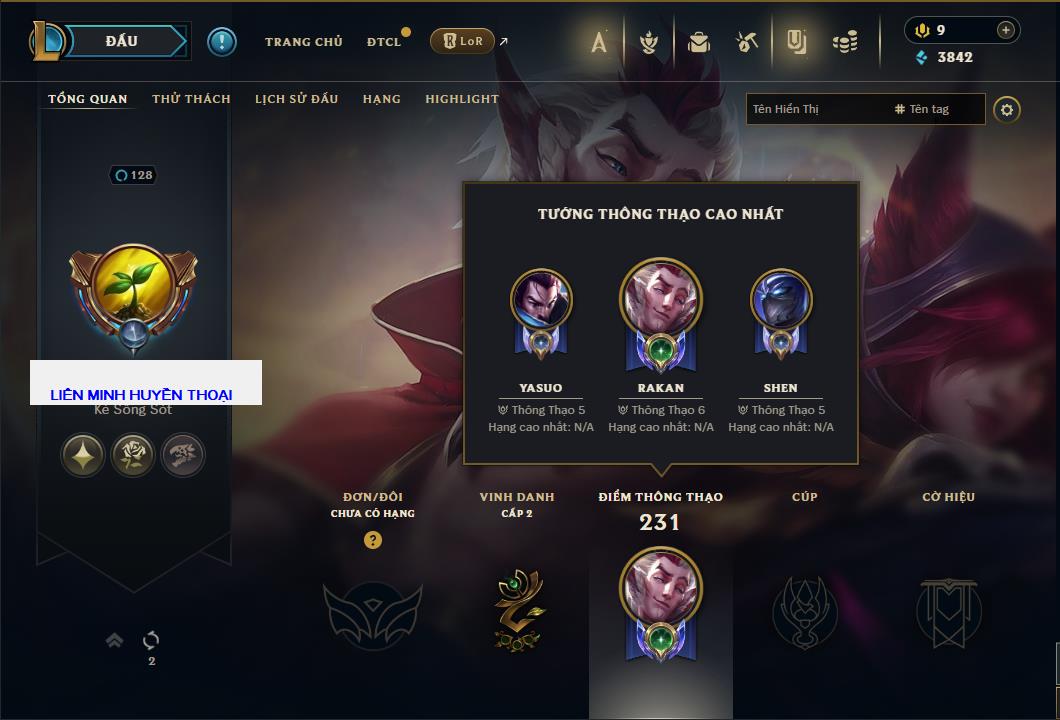Open the HẠNG ranked tab
Image resolution: width=1060 pixels, height=720 pixels.
pos(382,99)
